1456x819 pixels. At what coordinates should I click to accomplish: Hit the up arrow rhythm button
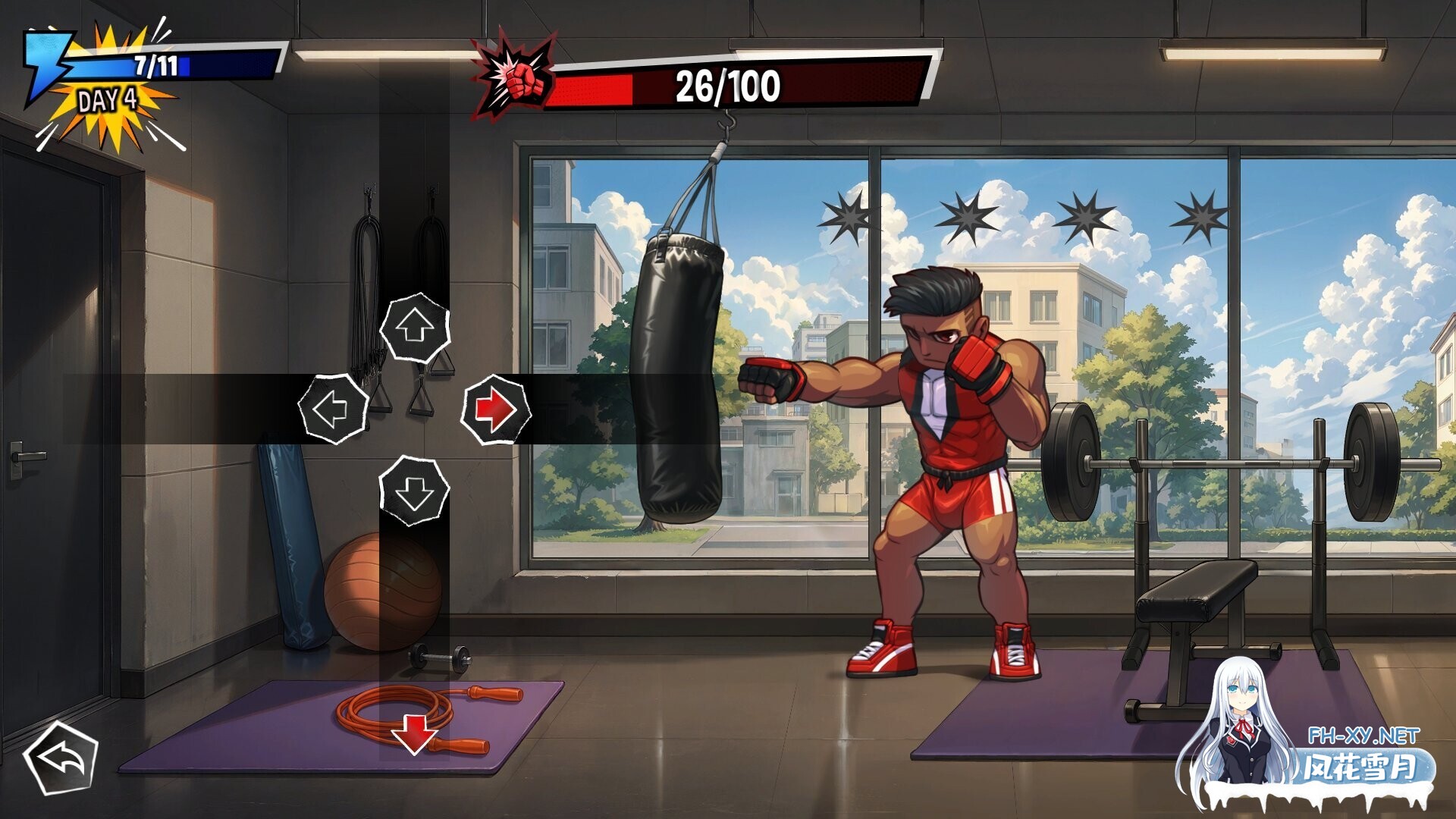pyautogui.click(x=415, y=328)
